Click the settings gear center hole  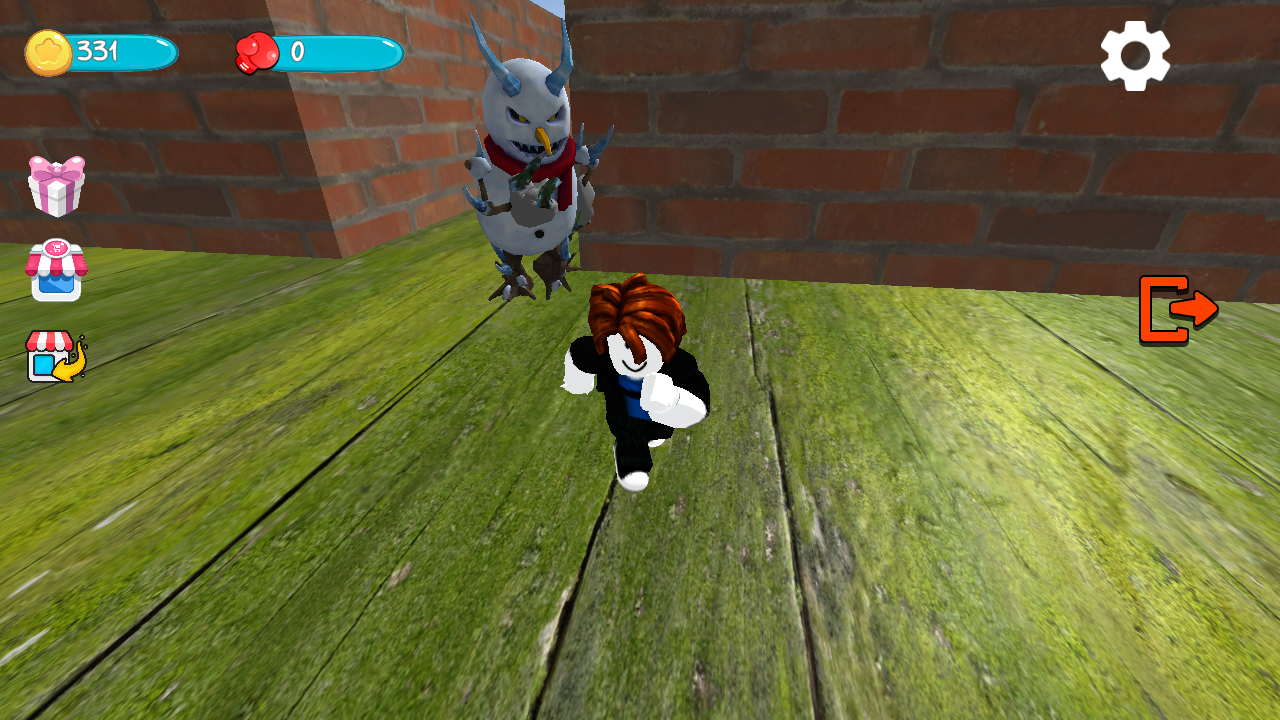coord(1136,56)
